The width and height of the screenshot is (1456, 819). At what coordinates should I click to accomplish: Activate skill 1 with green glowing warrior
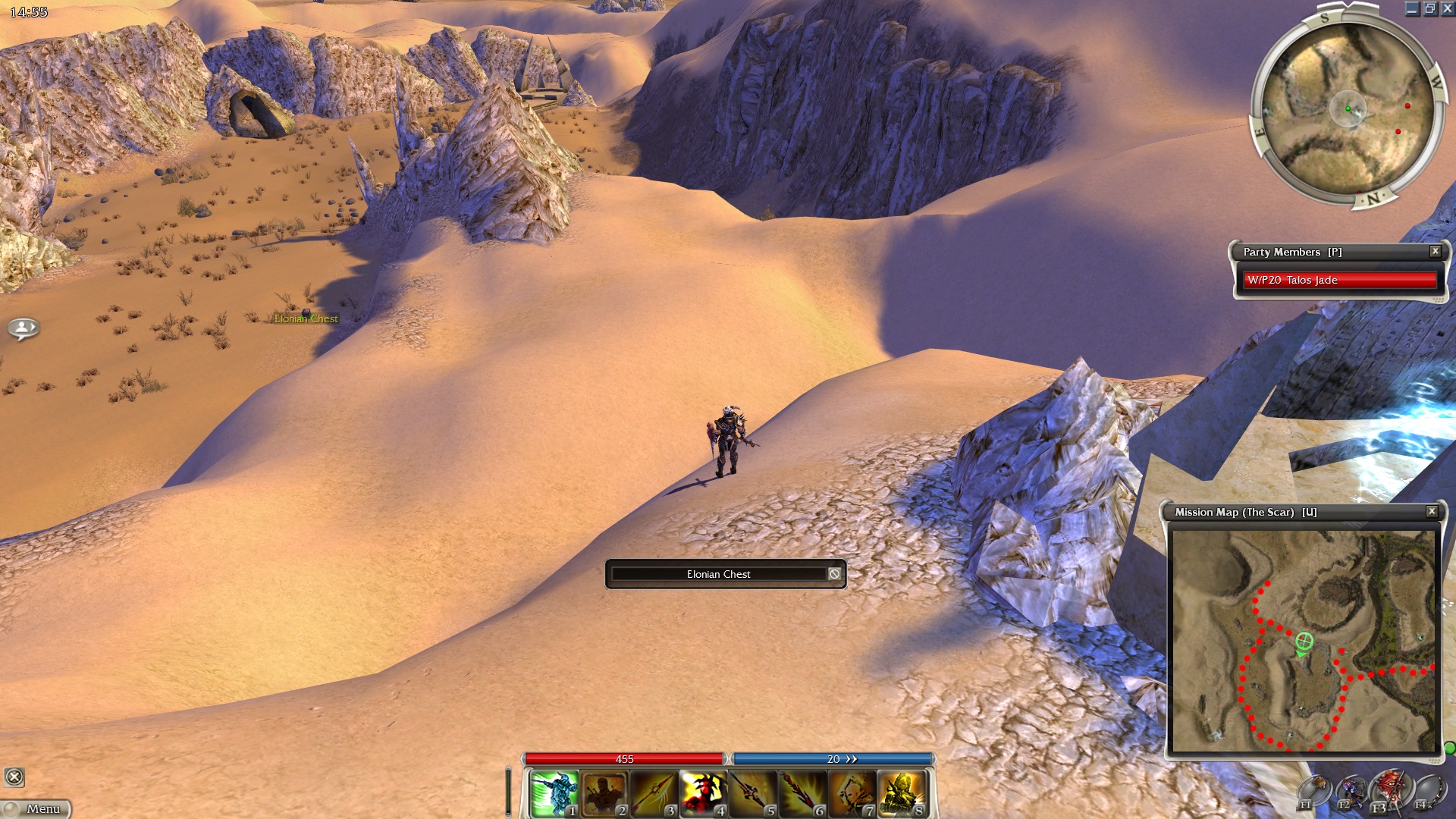coord(554,793)
